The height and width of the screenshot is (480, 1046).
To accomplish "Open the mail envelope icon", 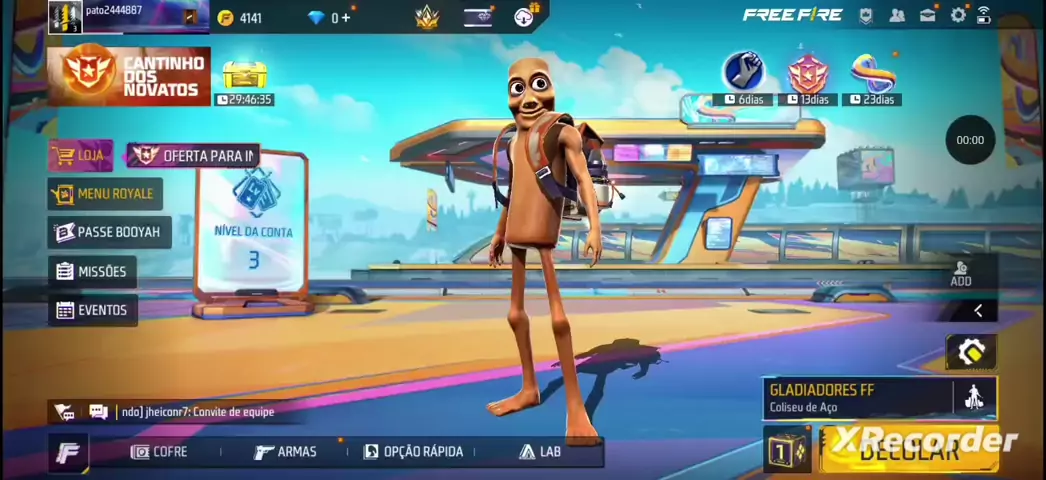I will tap(928, 15).
